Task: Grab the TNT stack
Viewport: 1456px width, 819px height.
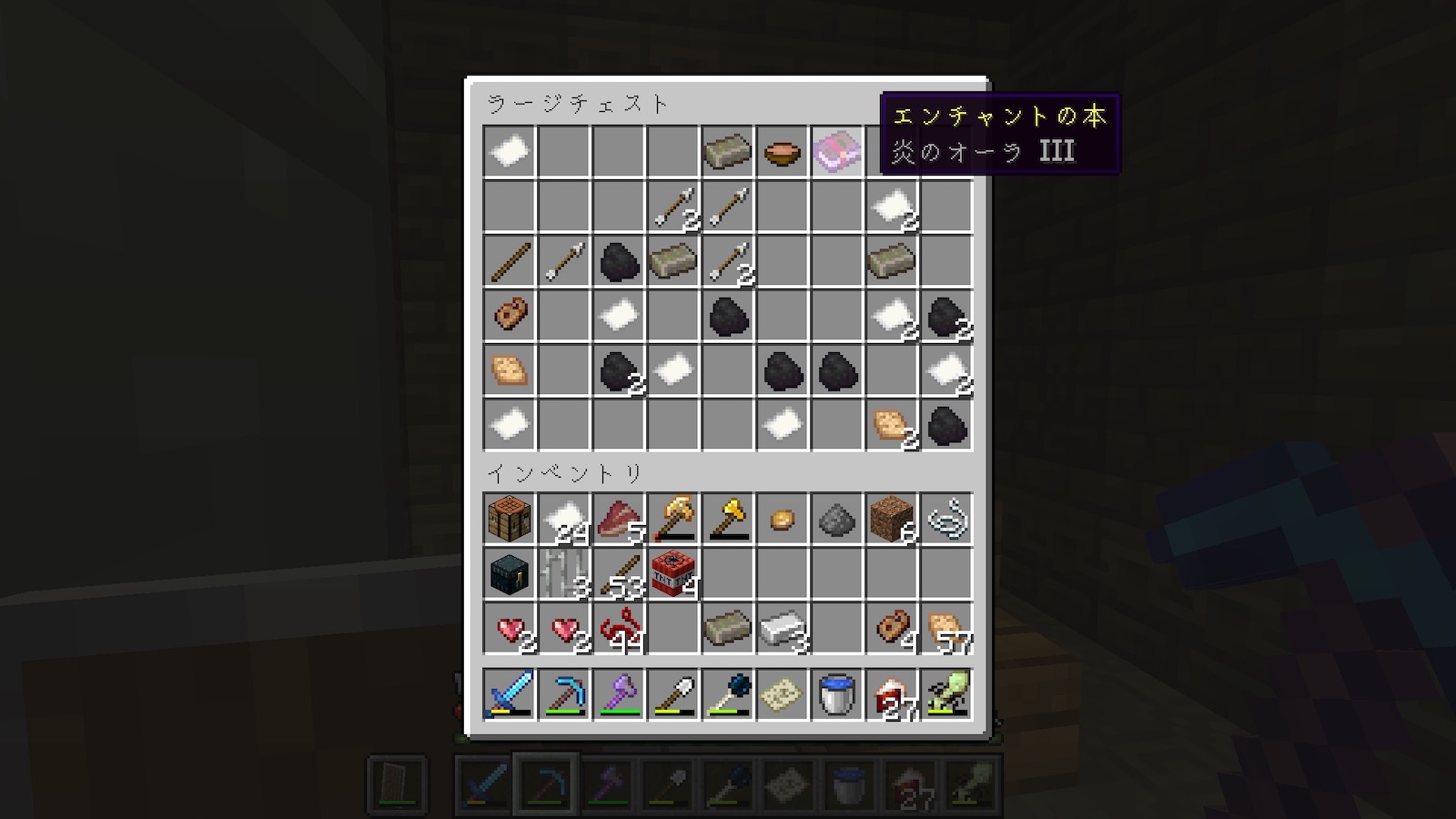Action: coord(672,573)
